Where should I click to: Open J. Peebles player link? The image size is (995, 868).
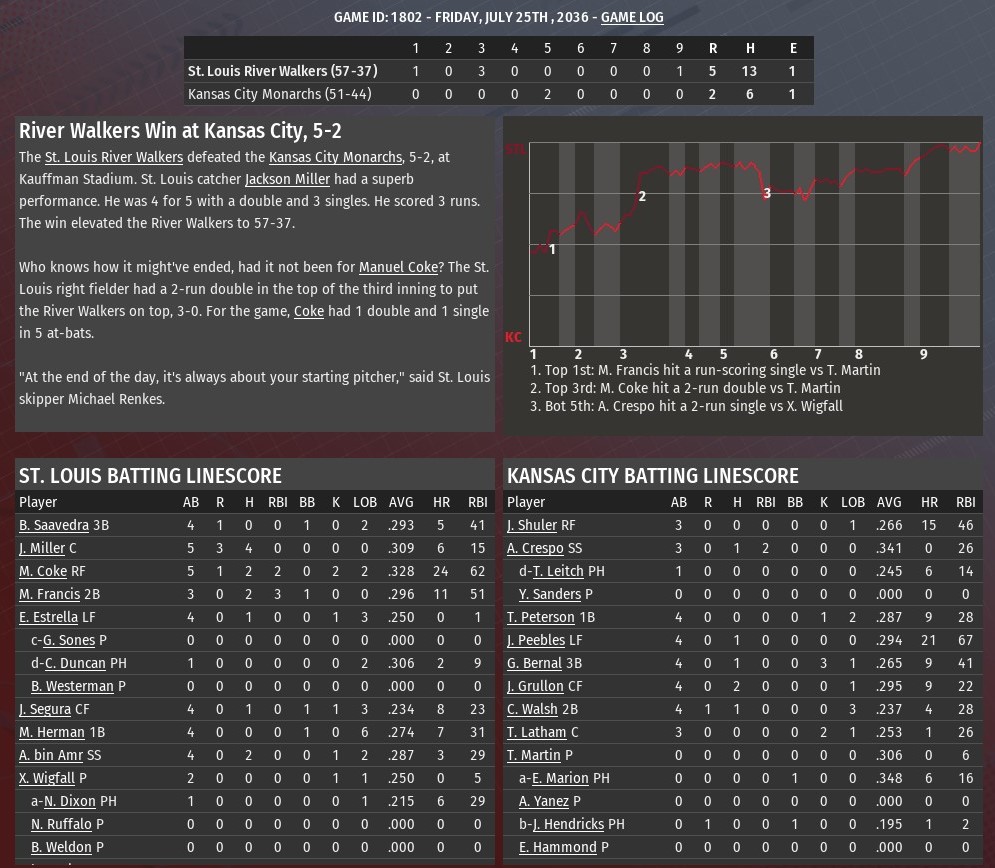tap(536, 640)
